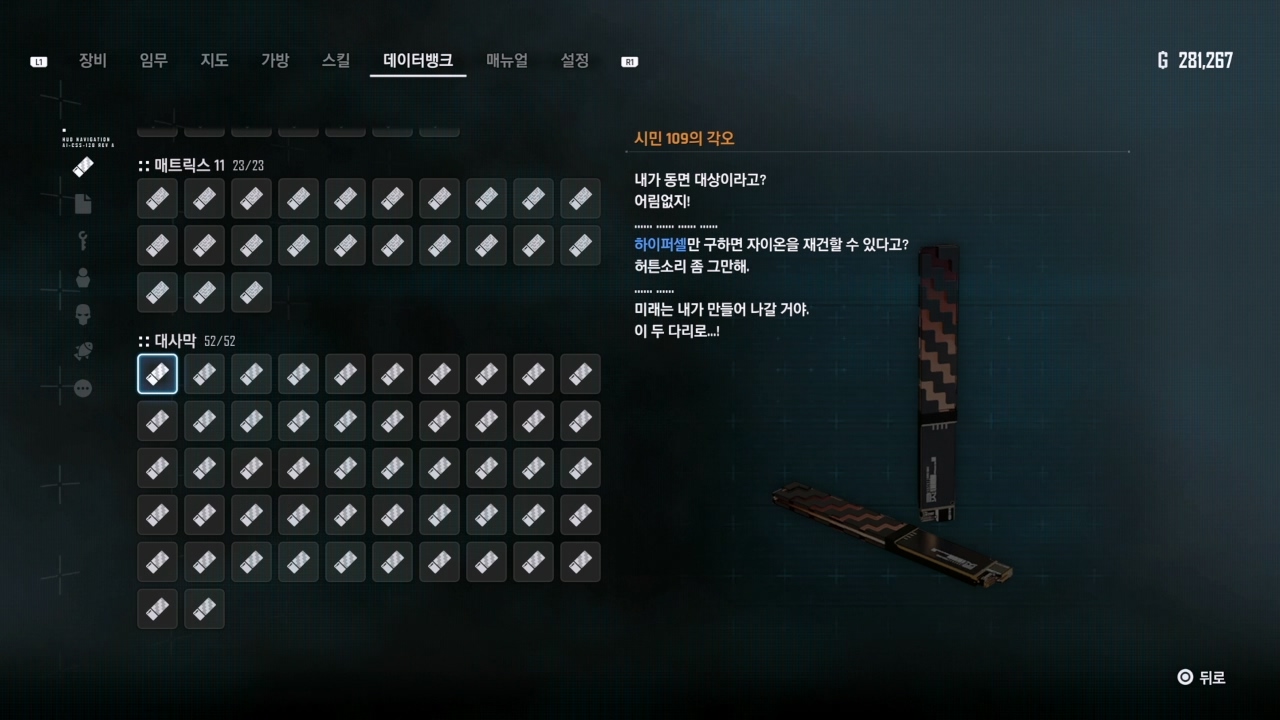Viewport: 1280px width, 720px height.
Task: Open the 설정 tab
Action: (575, 60)
